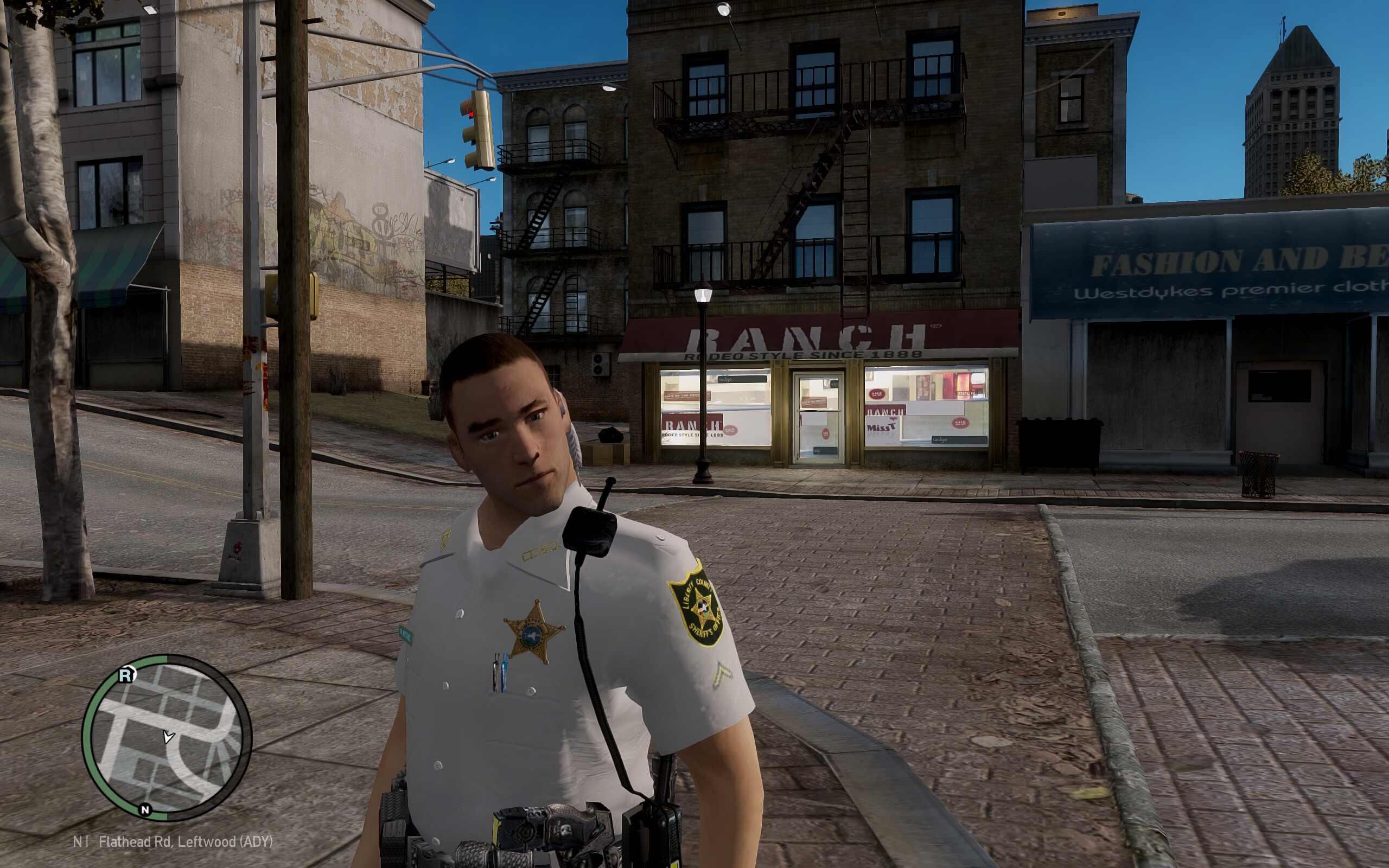Click the N north marker on the radar
Screen dimensions: 1389x868
click(145, 809)
